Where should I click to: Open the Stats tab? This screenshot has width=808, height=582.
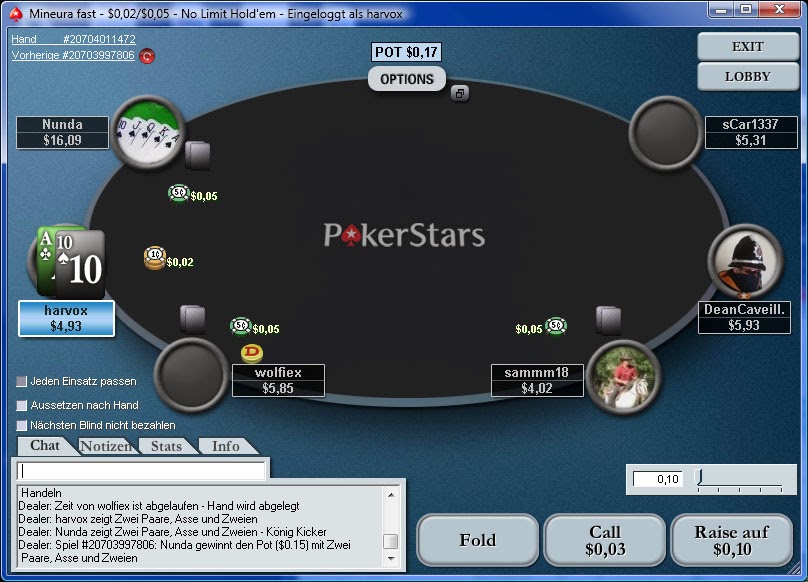pos(166,446)
